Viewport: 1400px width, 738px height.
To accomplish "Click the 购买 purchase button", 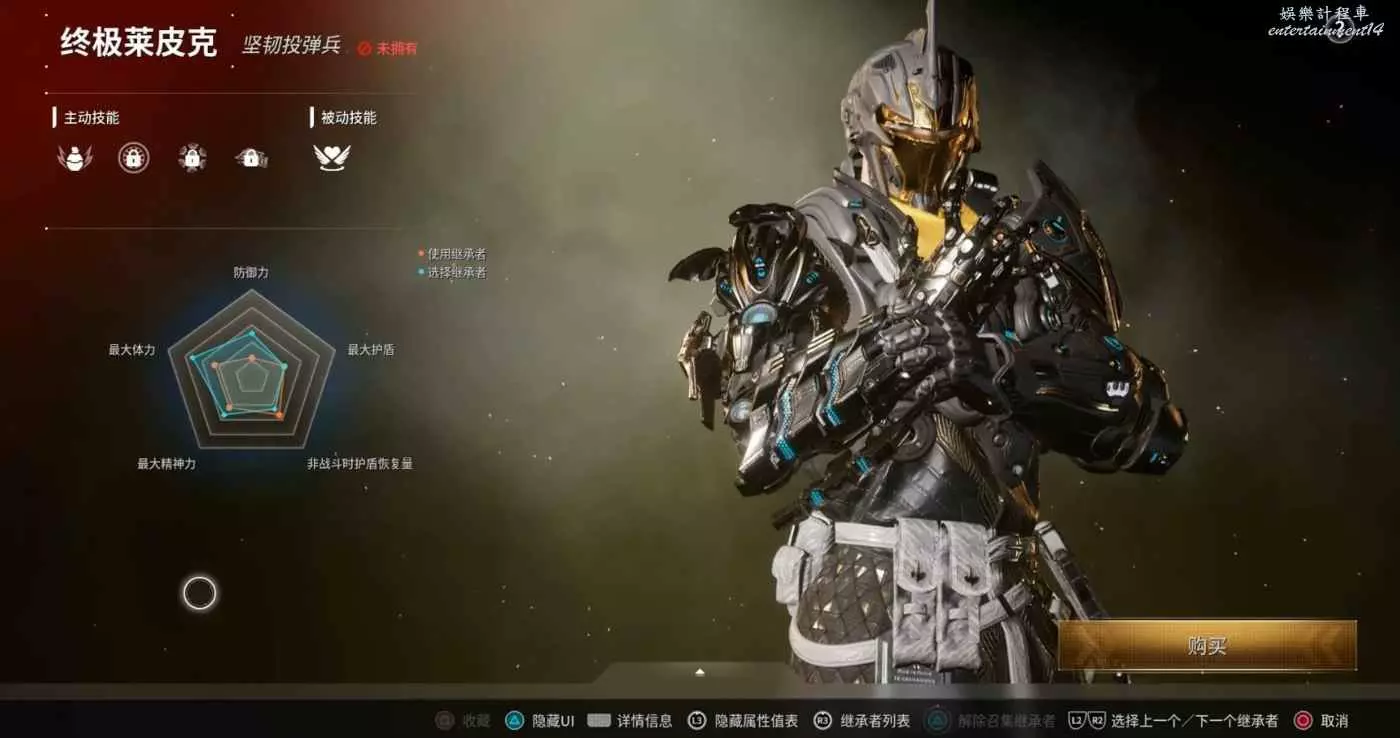I will tap(1206, 646).
